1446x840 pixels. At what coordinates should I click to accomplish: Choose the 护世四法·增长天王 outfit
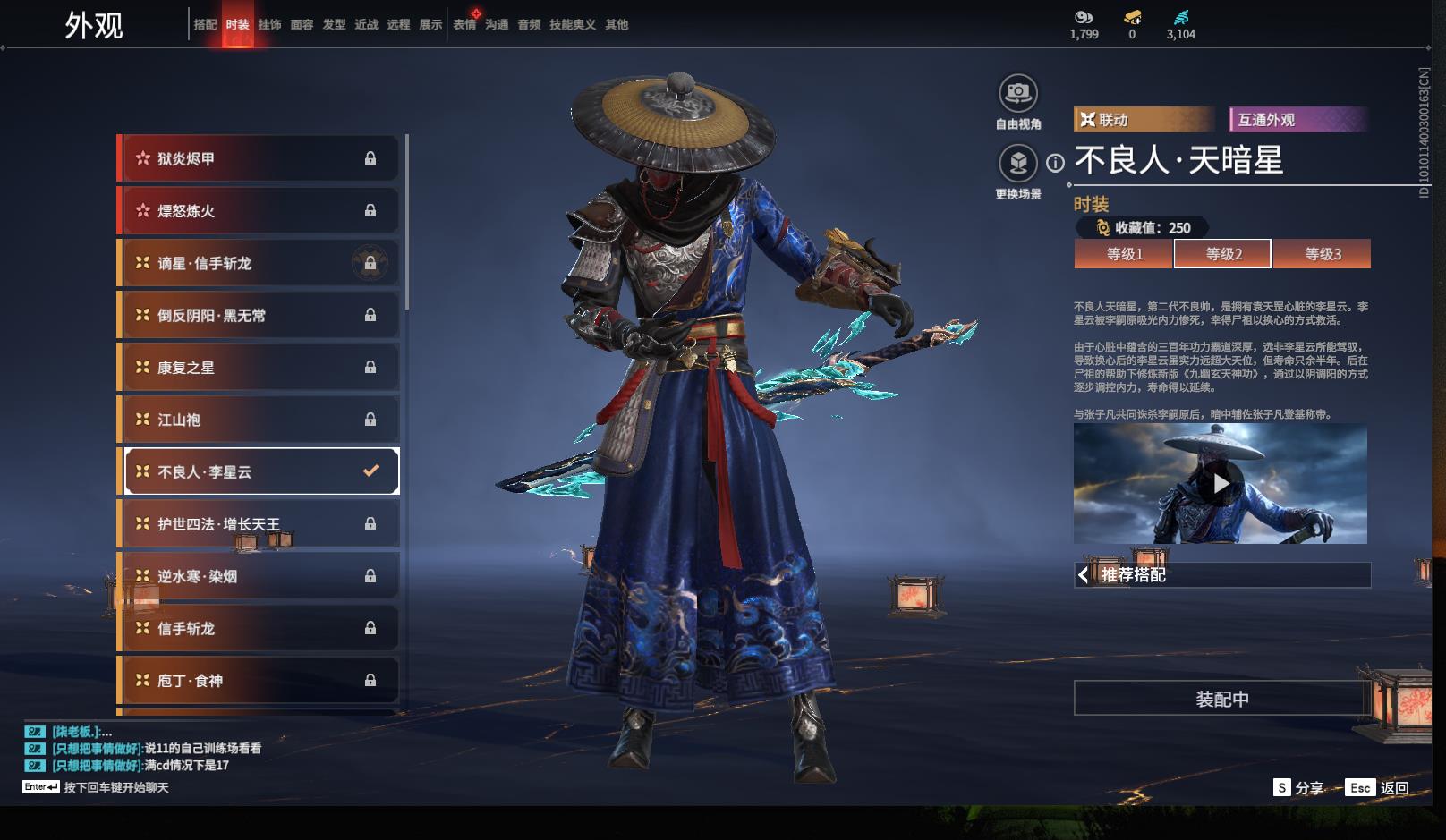[259, 524]
